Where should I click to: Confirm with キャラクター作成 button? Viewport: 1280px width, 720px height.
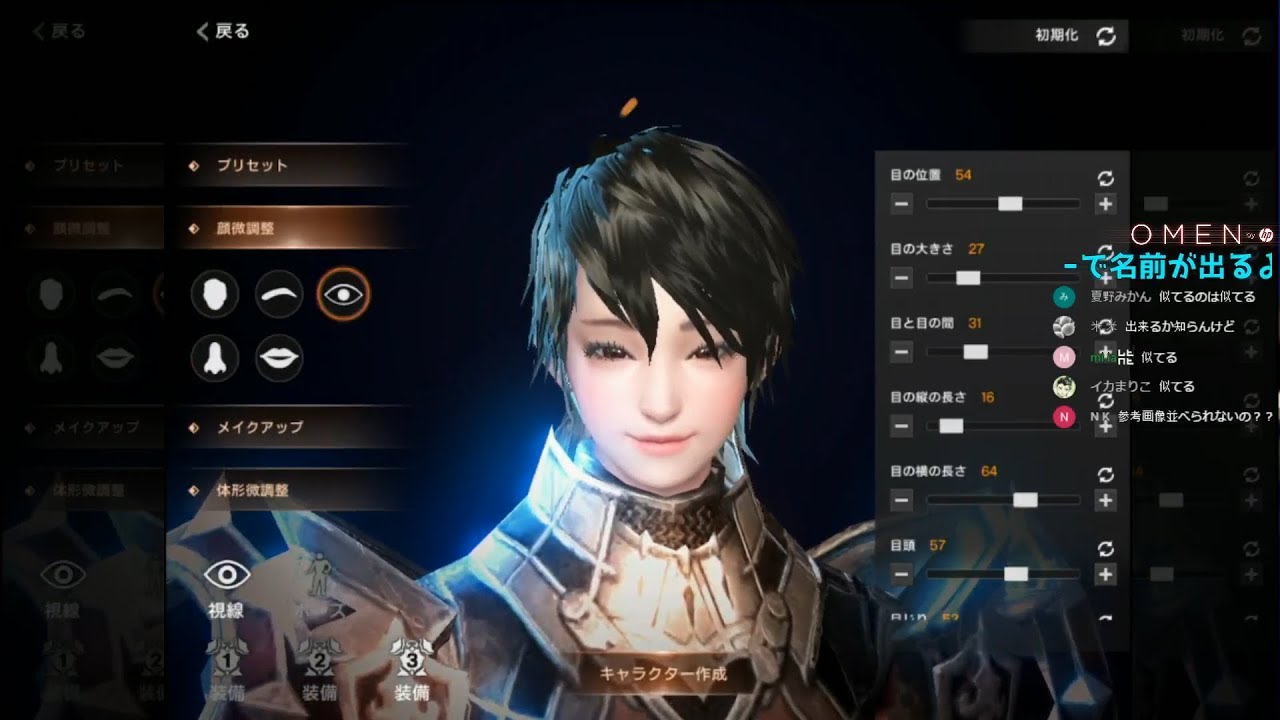point(663,673)
